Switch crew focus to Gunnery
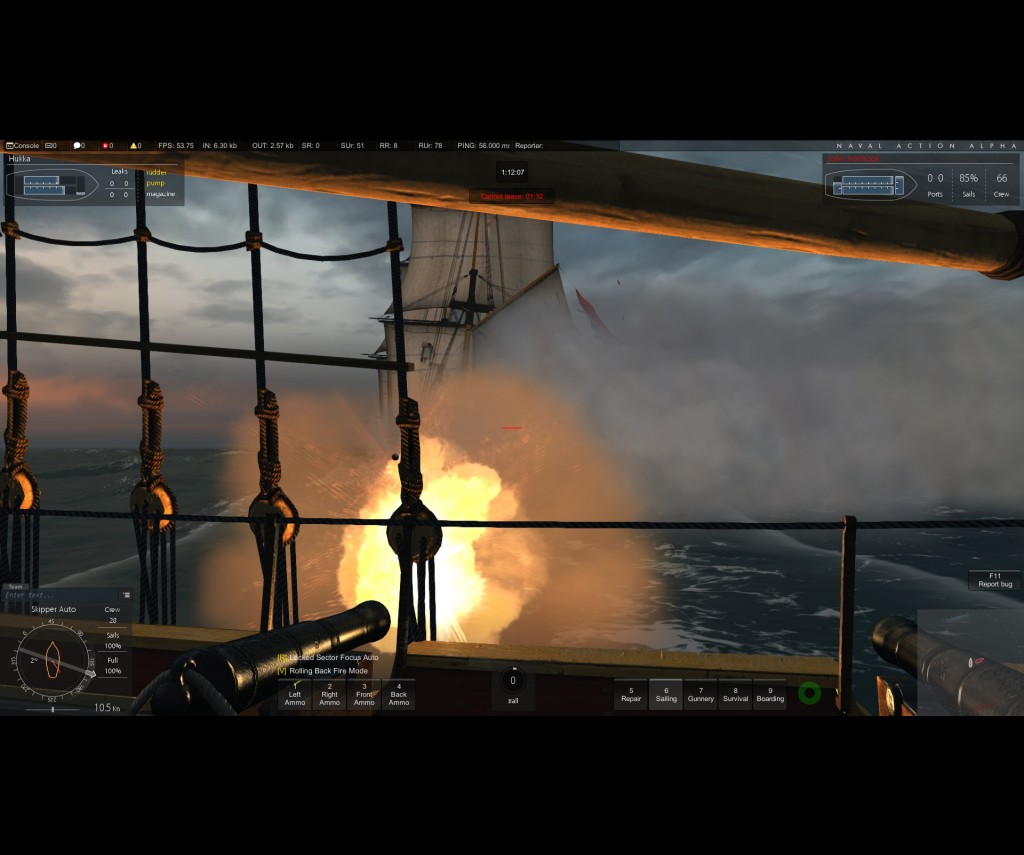1024x855 pixels. (x=701, y=694)
